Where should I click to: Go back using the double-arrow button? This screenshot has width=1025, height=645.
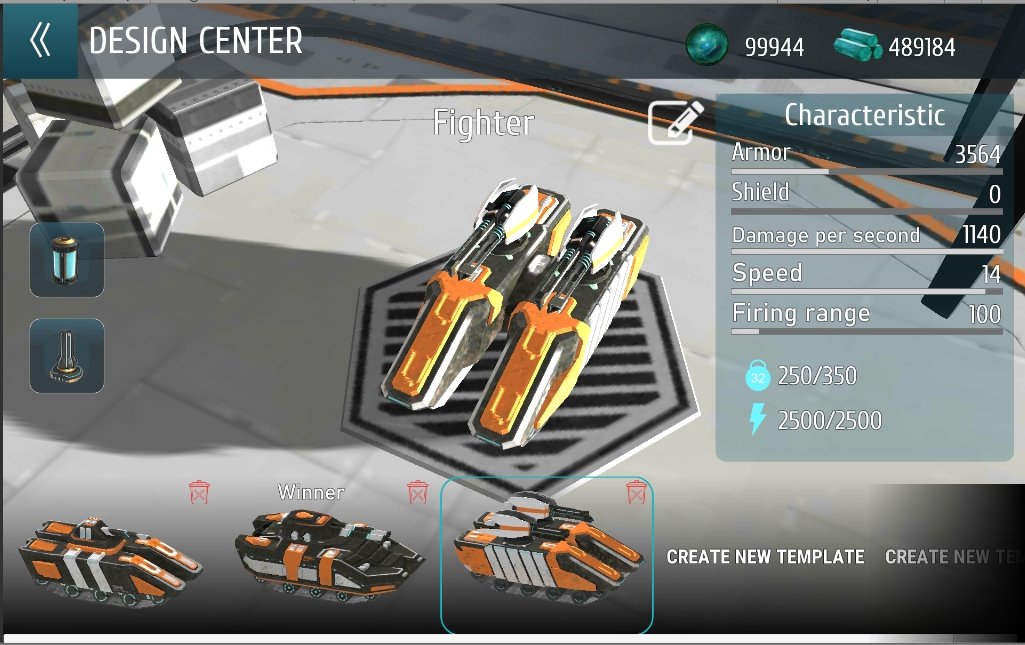[x=40, y=41]
